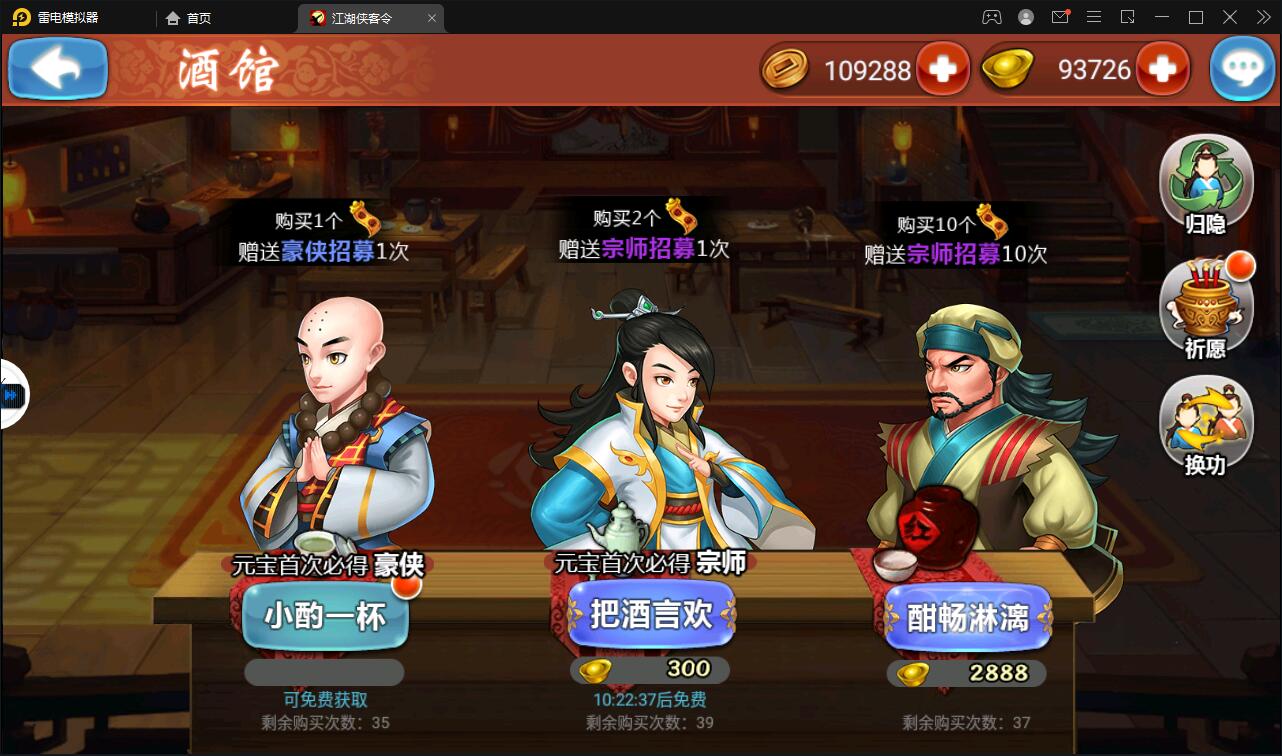1282x756 pixels.
Task: Check the mail icon with red notification
Action: (1060, 17)
